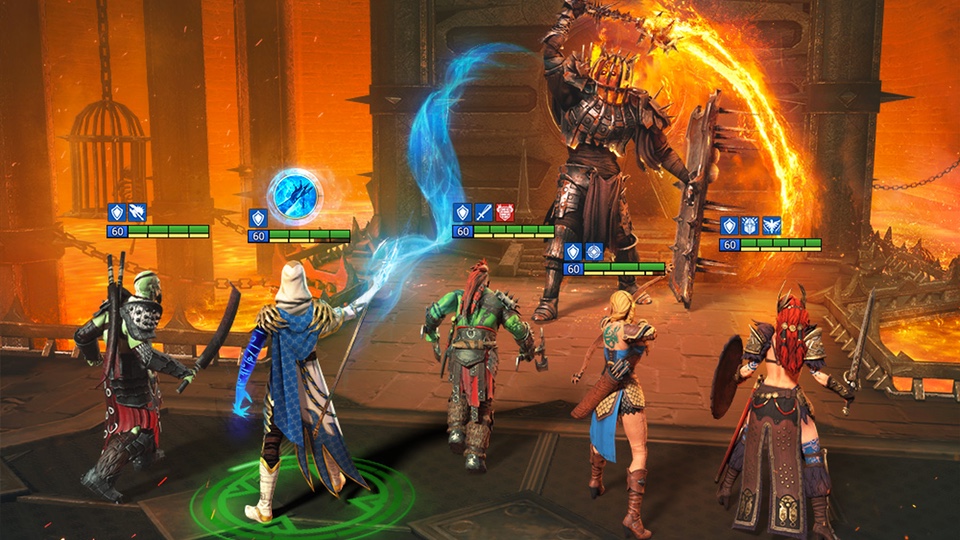
Task: Tap the red demon-face debuff icon
Action: tap(504, 212)
